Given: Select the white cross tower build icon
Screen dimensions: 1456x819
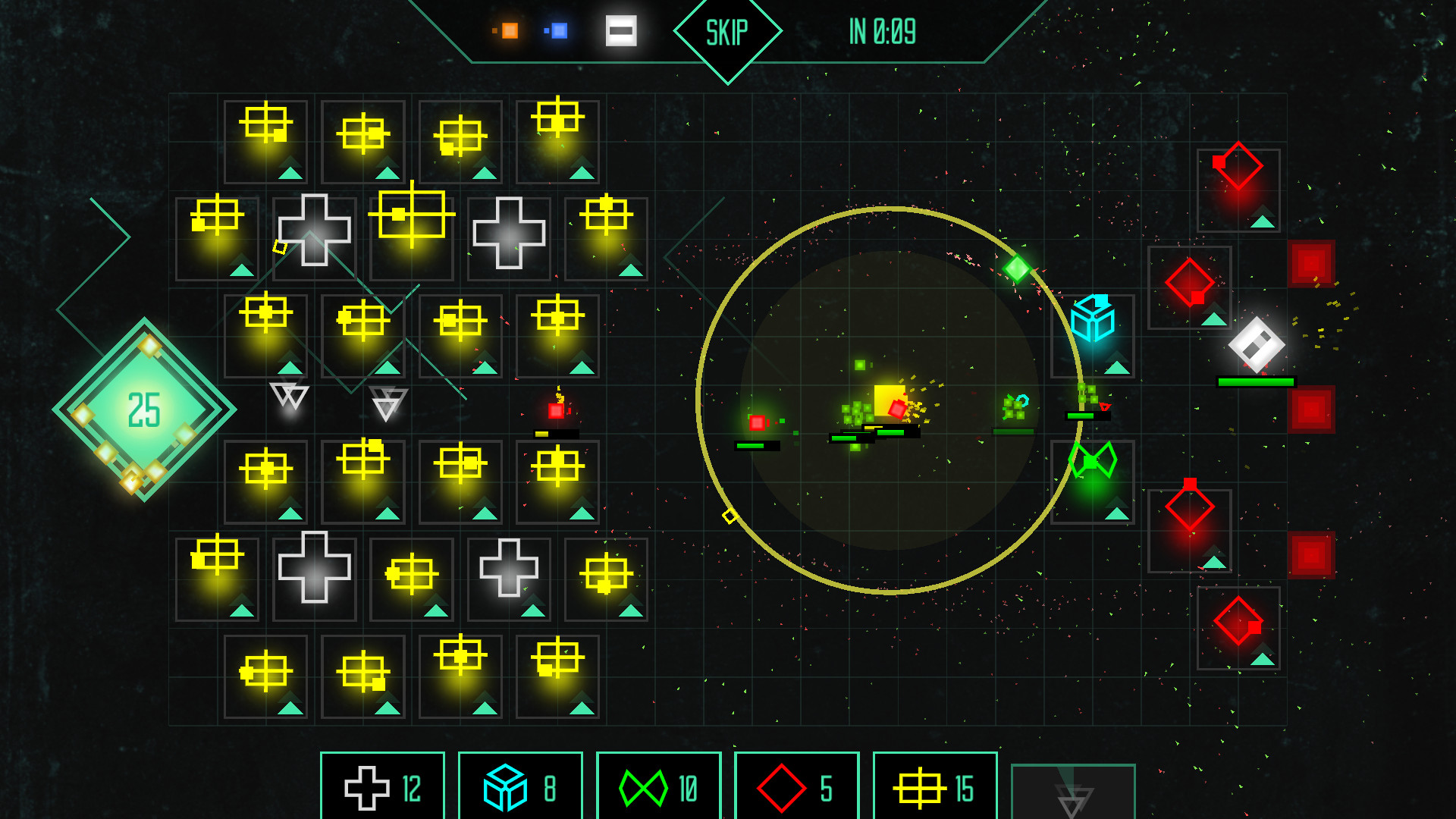Looking at the screenshot, I should click(x=382, y=786).
